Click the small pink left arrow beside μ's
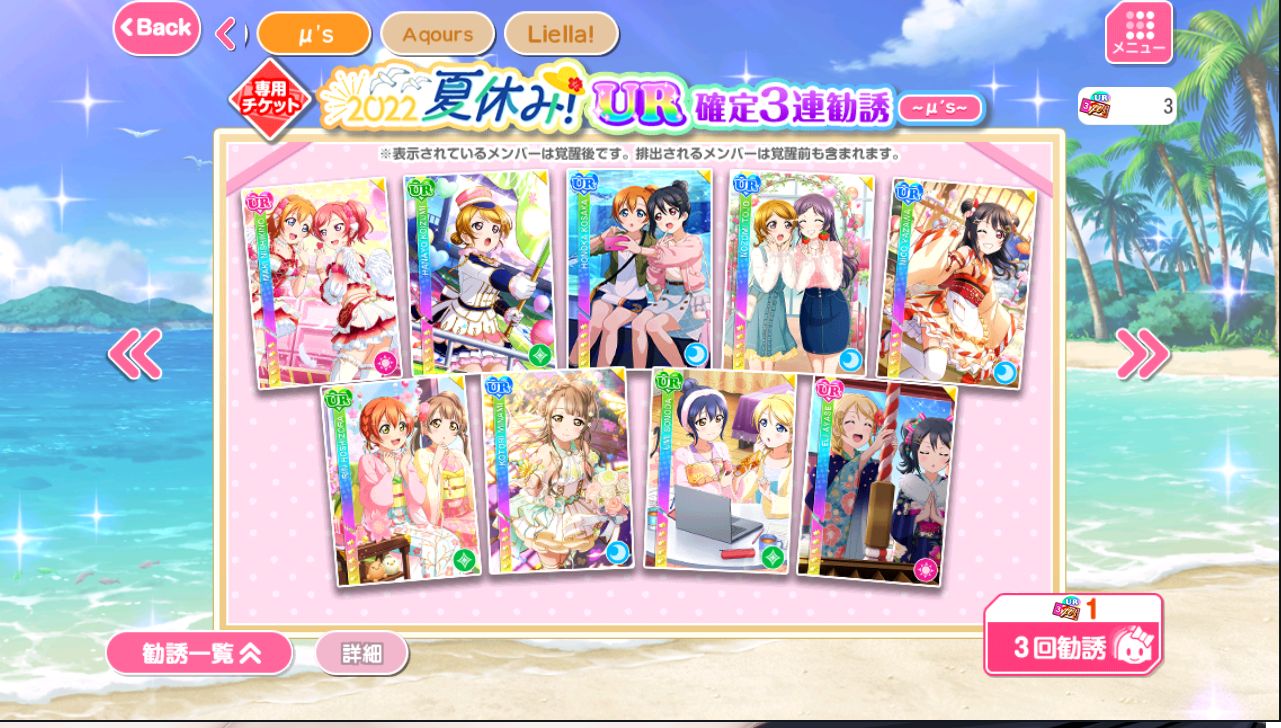 click(226, 35)
